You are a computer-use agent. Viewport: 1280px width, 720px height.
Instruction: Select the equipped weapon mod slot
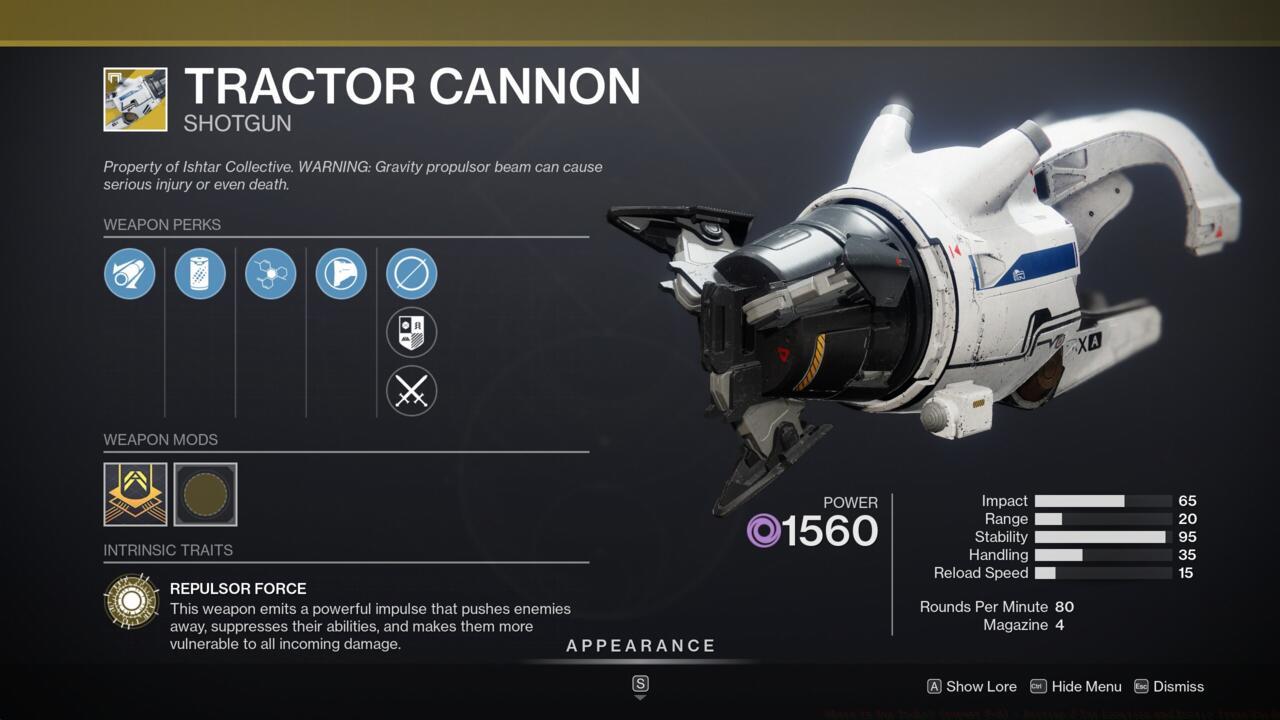[x=135, y=493]
